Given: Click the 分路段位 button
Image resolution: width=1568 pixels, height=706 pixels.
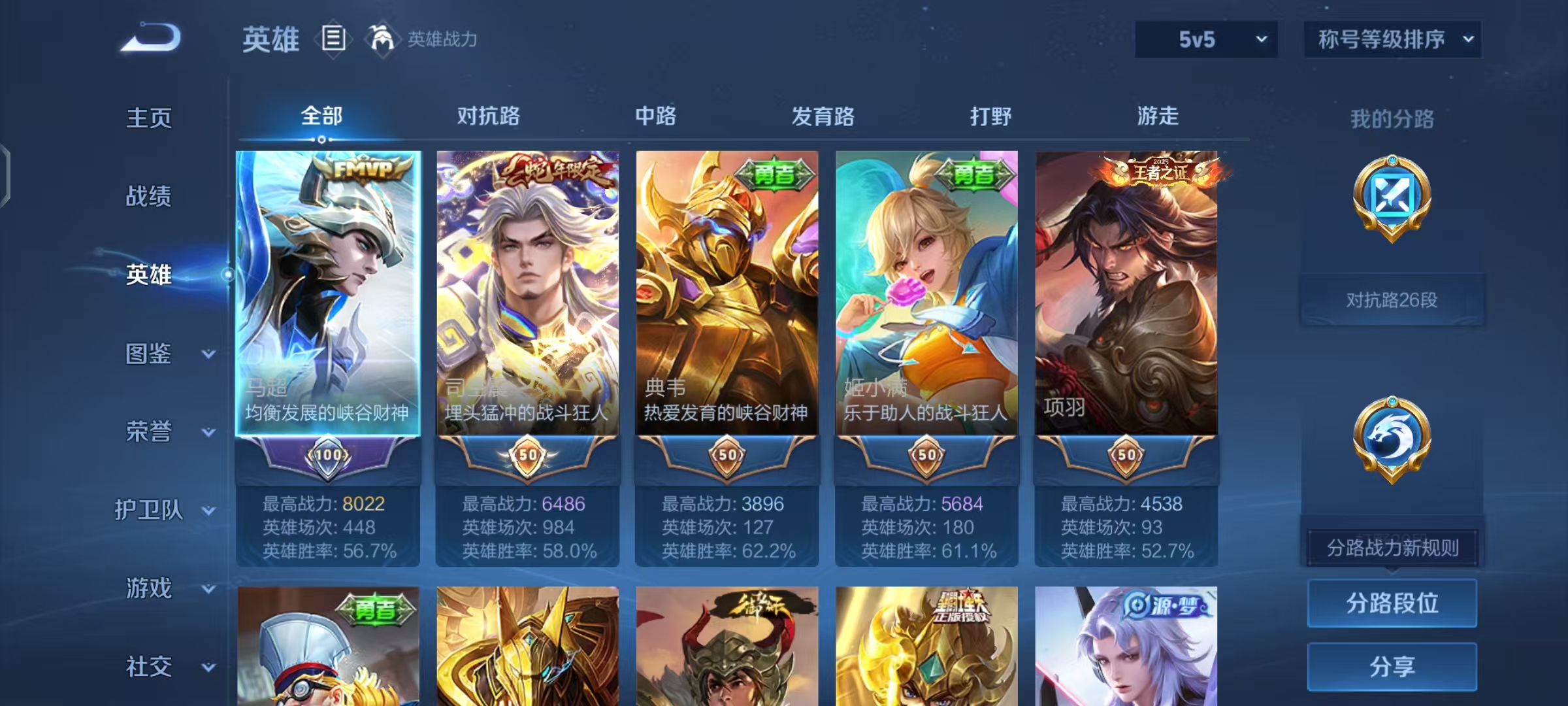Looking at the screenshot, I should pos(1392,603).
